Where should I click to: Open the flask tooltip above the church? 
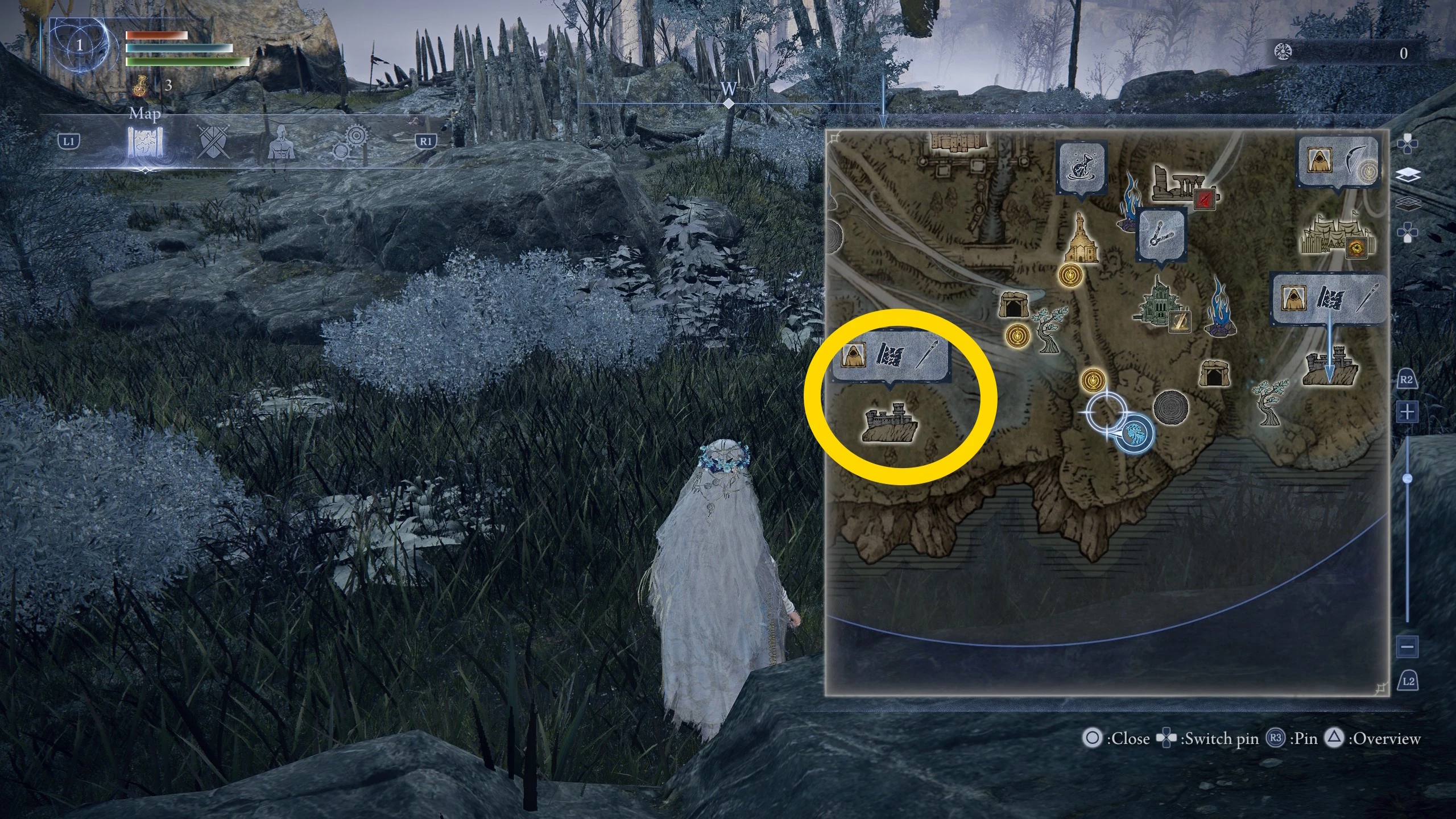(1081, 167)
